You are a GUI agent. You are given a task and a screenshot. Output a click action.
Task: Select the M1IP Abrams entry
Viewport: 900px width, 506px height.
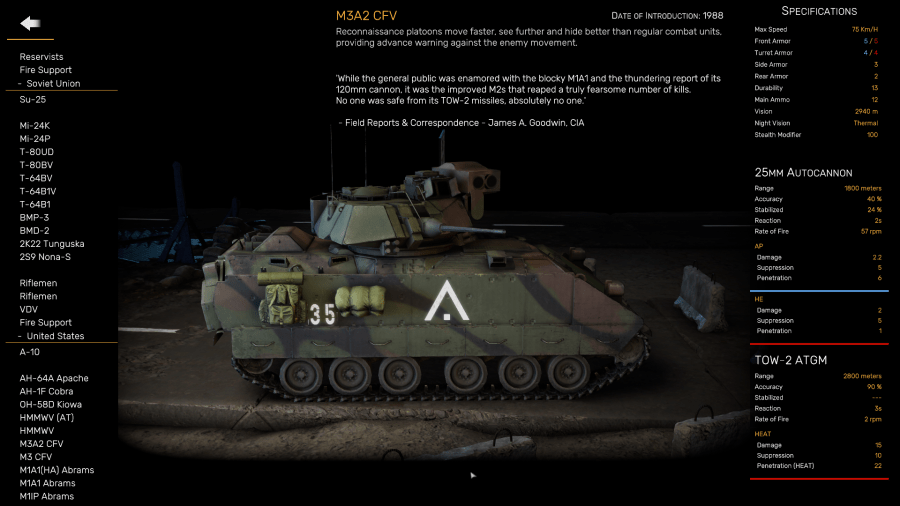pos(47,496)
